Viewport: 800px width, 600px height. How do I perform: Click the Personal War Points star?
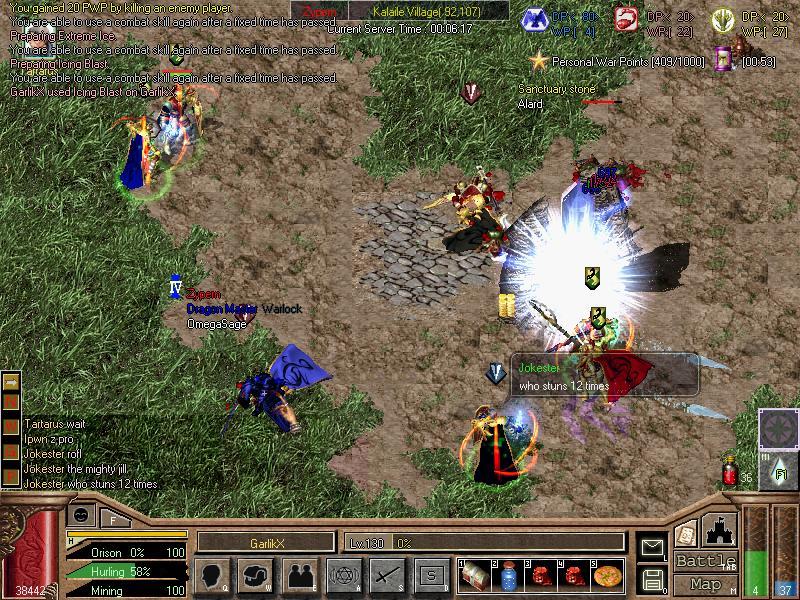click(x=540, y=62)
